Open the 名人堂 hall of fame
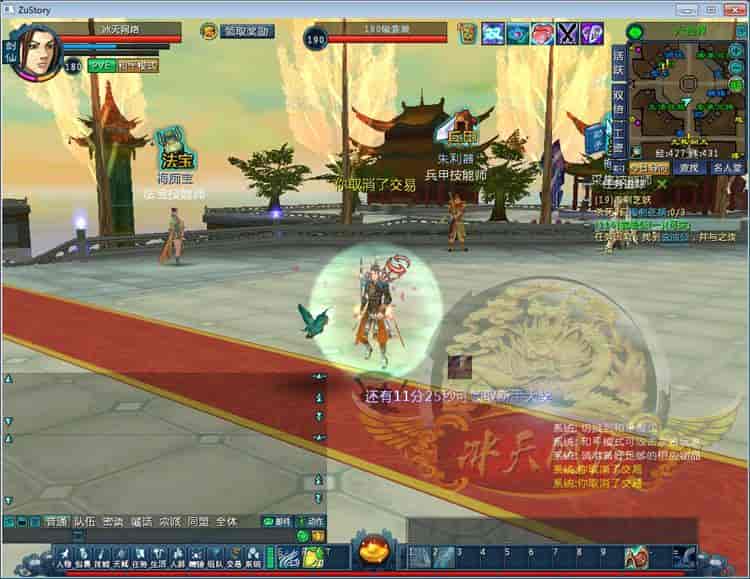750x579 pixels. [x=727, y=168]
